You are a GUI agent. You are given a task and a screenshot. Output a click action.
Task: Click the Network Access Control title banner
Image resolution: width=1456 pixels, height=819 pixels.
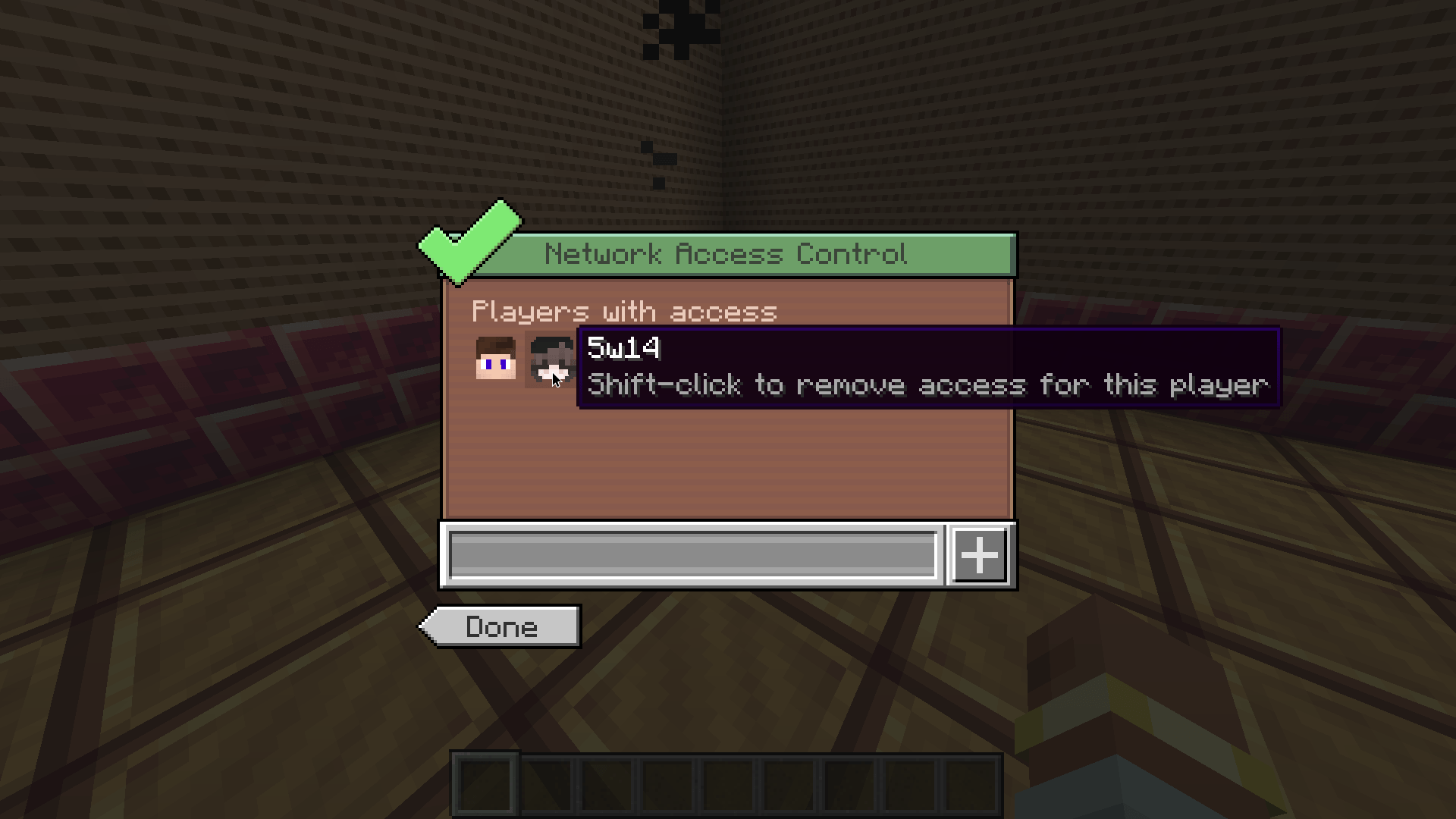(x=726, y=254)
